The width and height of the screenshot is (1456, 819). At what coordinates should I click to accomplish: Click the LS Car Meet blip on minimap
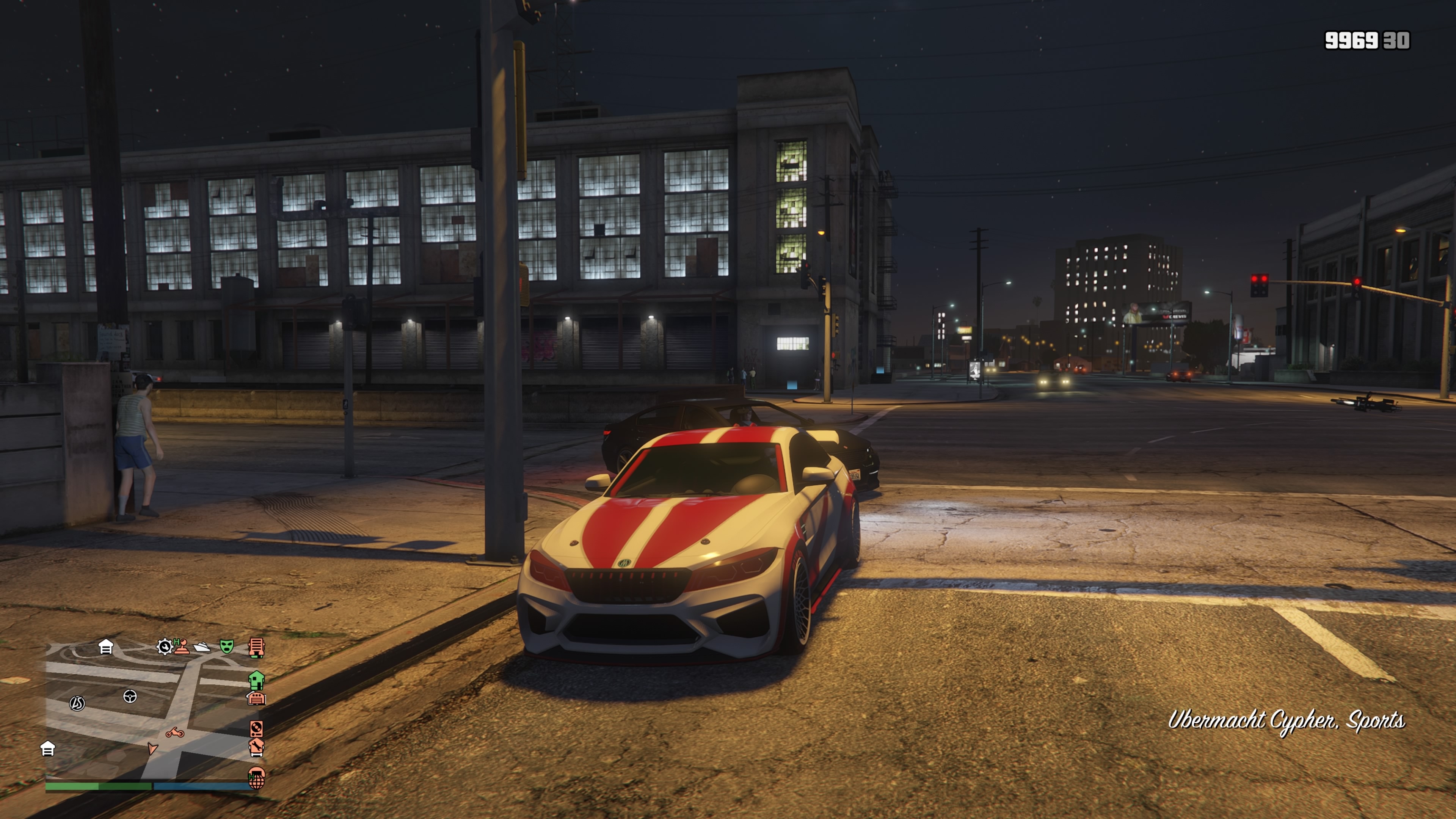77,703
